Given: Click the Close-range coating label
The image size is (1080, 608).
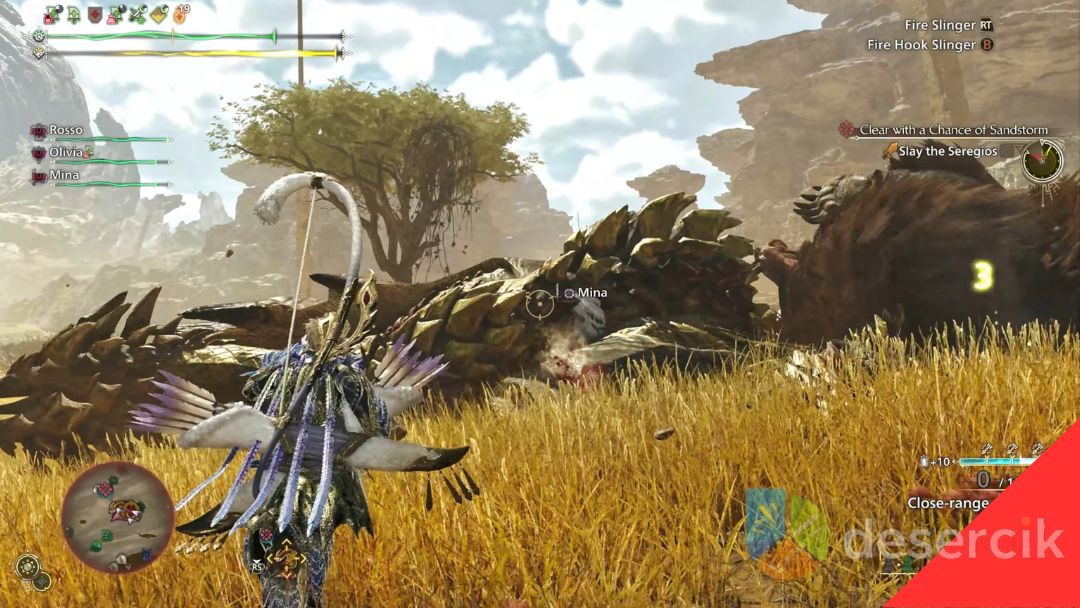Looking at the screenshot, I should pyautogui.click(x=947, y=503).
